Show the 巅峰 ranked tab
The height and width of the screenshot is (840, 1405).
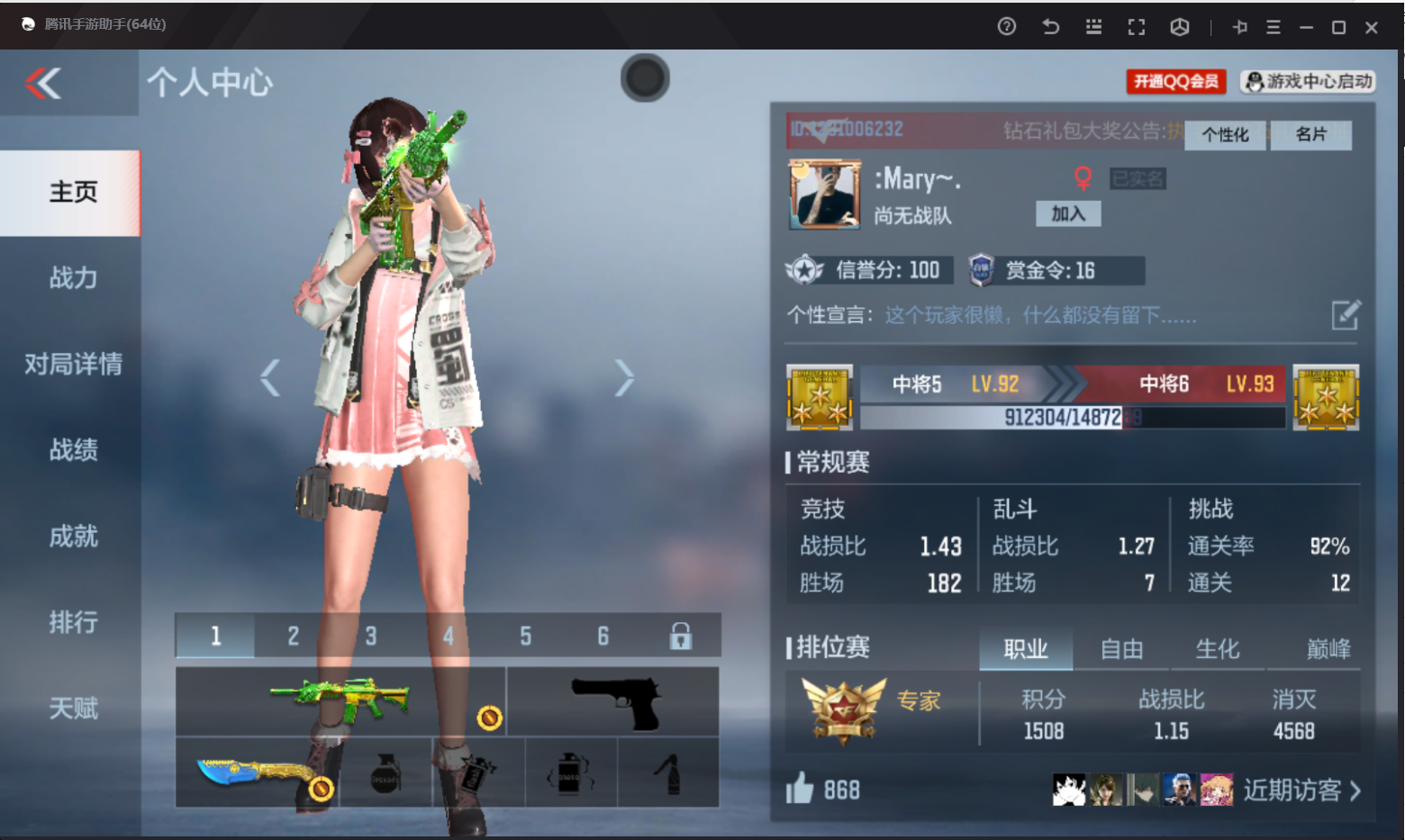point(1328,649)
